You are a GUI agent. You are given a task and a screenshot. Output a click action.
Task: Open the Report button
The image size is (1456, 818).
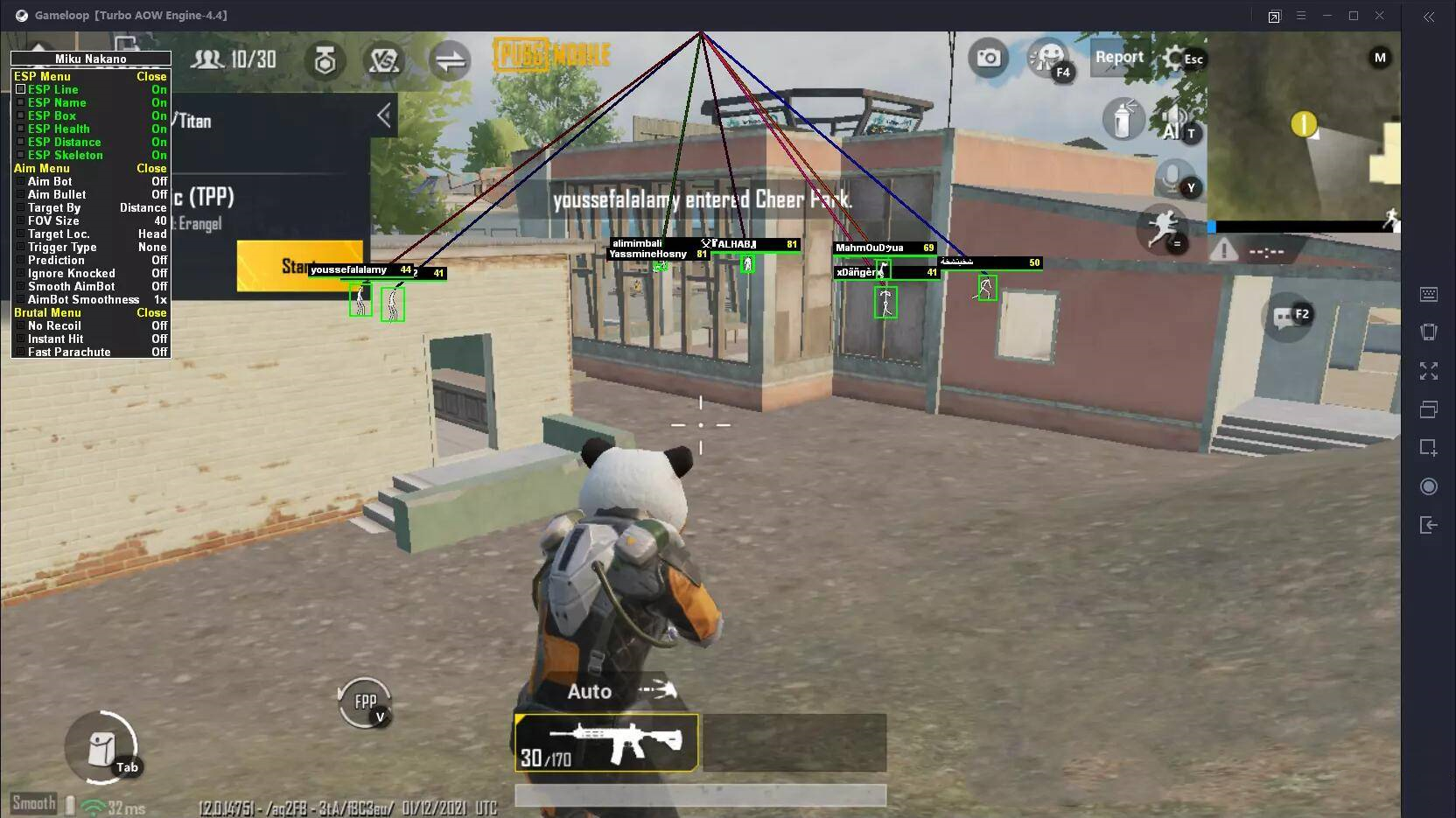pos(1119,58)
